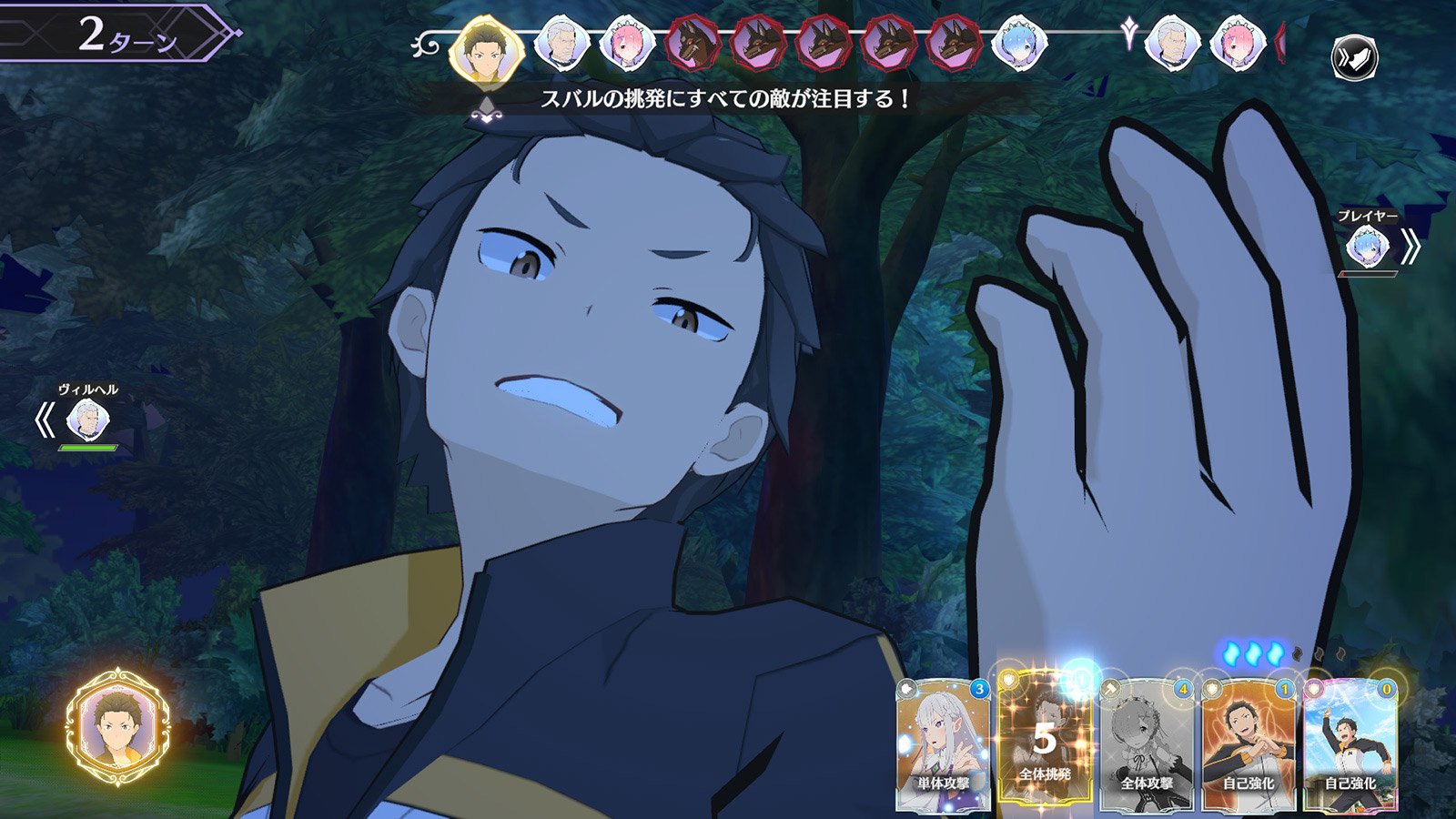Choose the glowing 全体挑発 card
This screenshot has height=819, width=1456.
coord(1045,742)
